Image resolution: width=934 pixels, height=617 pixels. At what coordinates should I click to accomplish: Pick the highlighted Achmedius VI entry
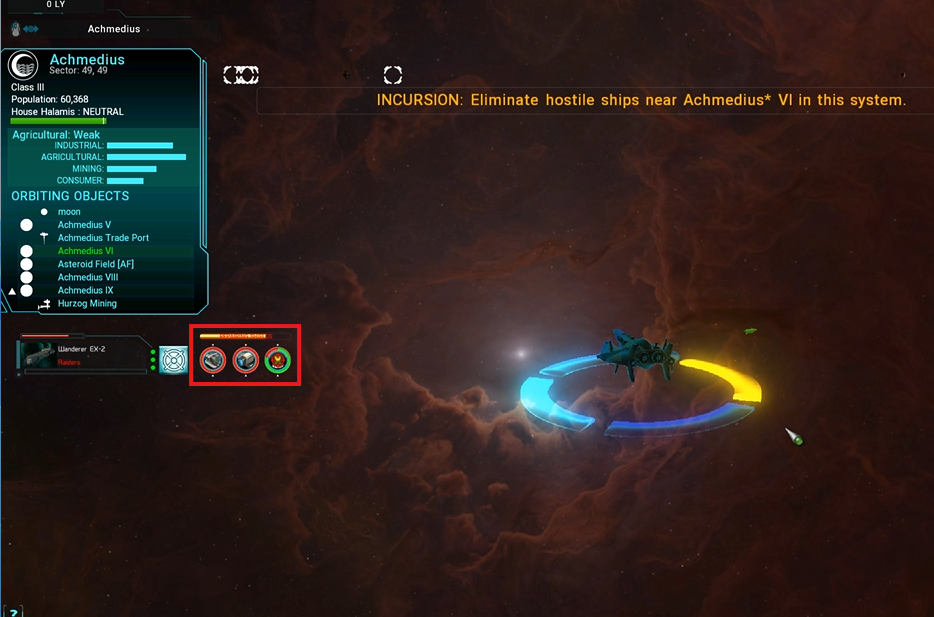[85, 251]
